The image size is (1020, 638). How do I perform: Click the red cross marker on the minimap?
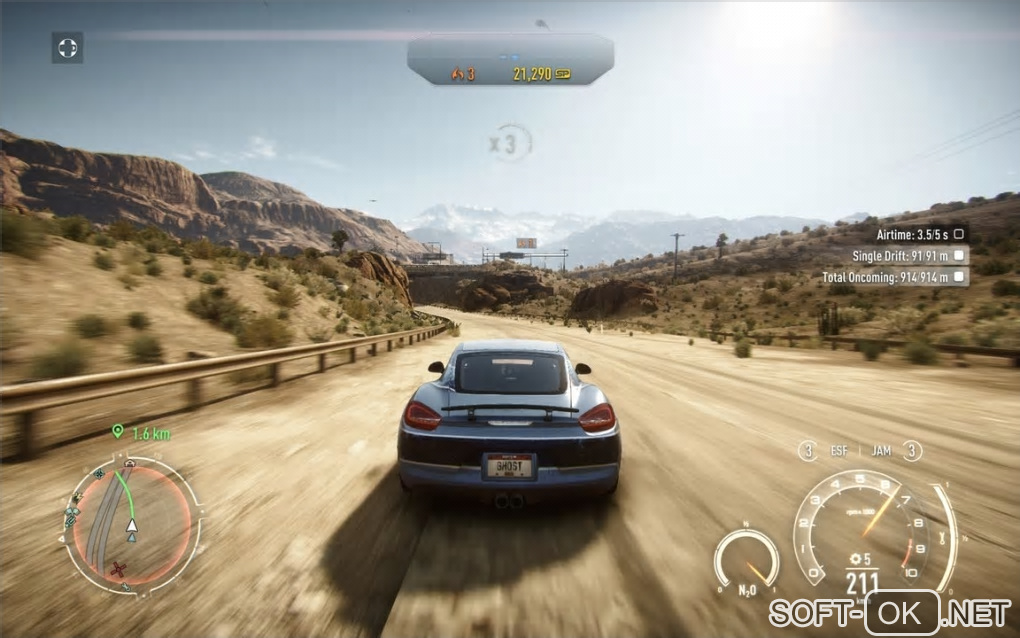[120, 569]
